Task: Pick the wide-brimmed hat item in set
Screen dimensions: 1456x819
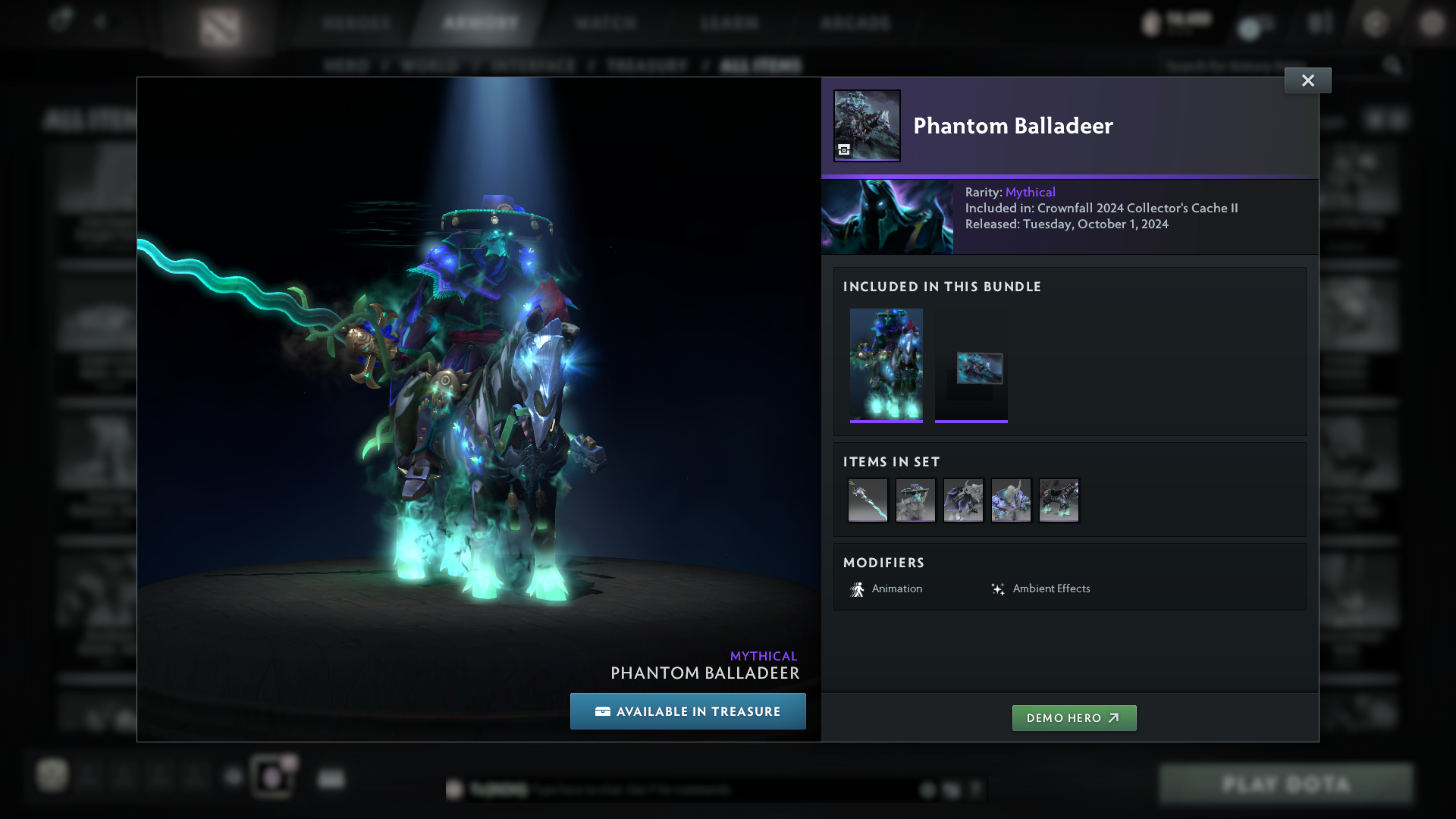Action: tap(915, 500)
